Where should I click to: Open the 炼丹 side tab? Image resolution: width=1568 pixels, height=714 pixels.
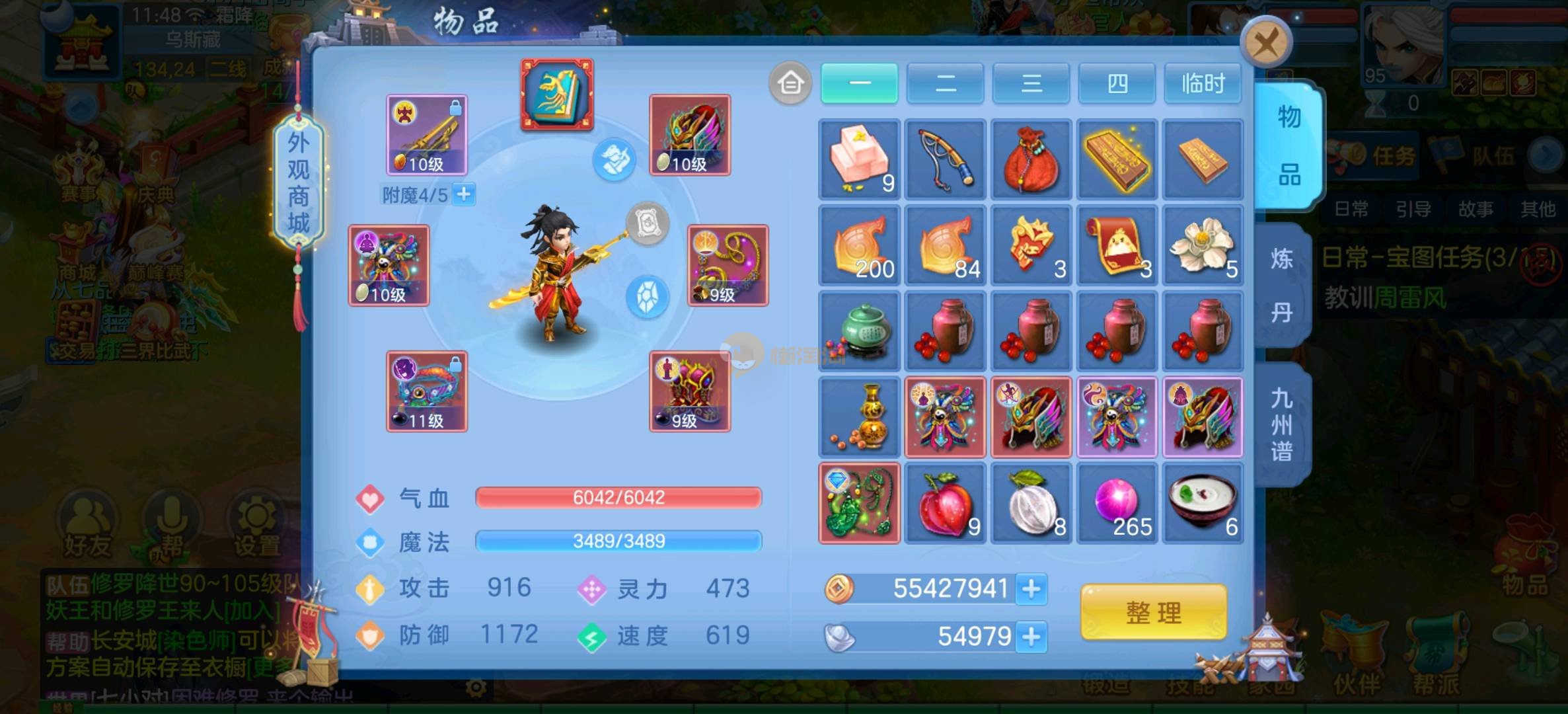point(1282,285)
